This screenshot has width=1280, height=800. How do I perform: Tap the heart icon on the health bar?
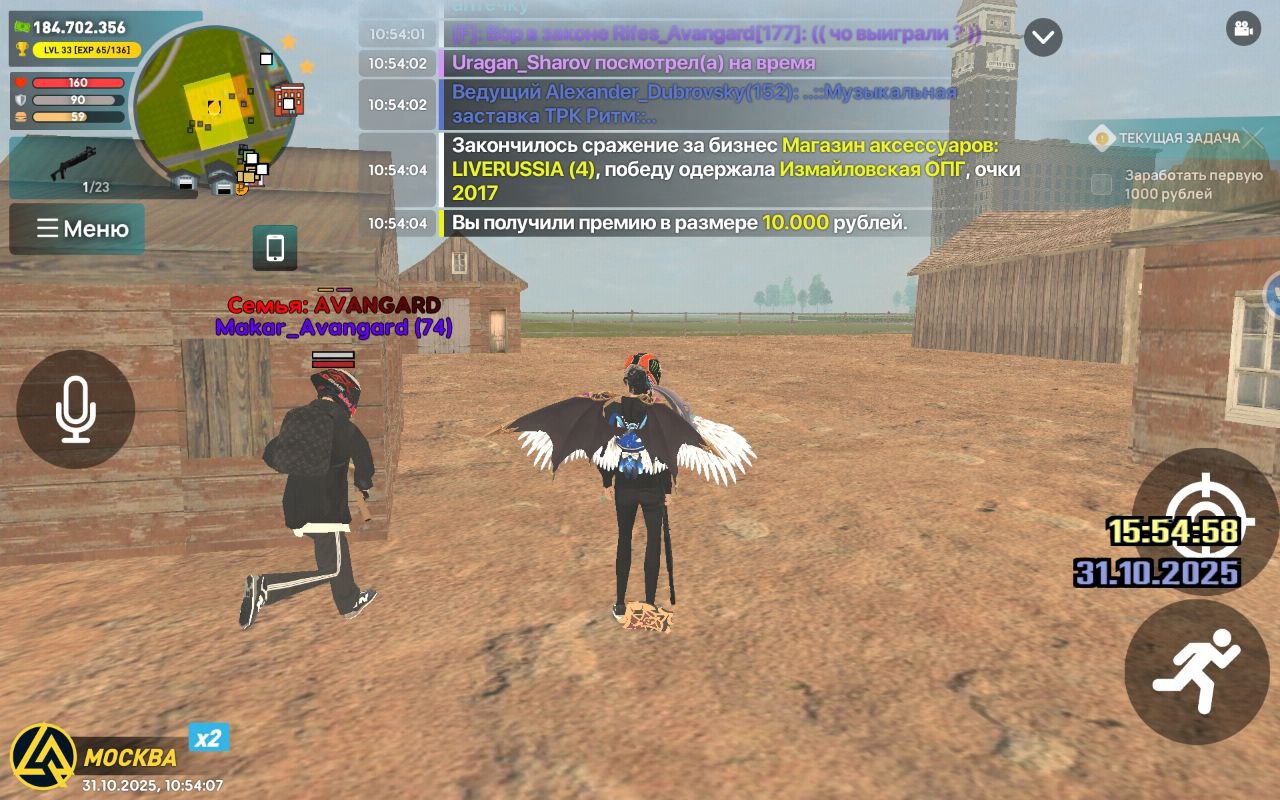point(21,82)
